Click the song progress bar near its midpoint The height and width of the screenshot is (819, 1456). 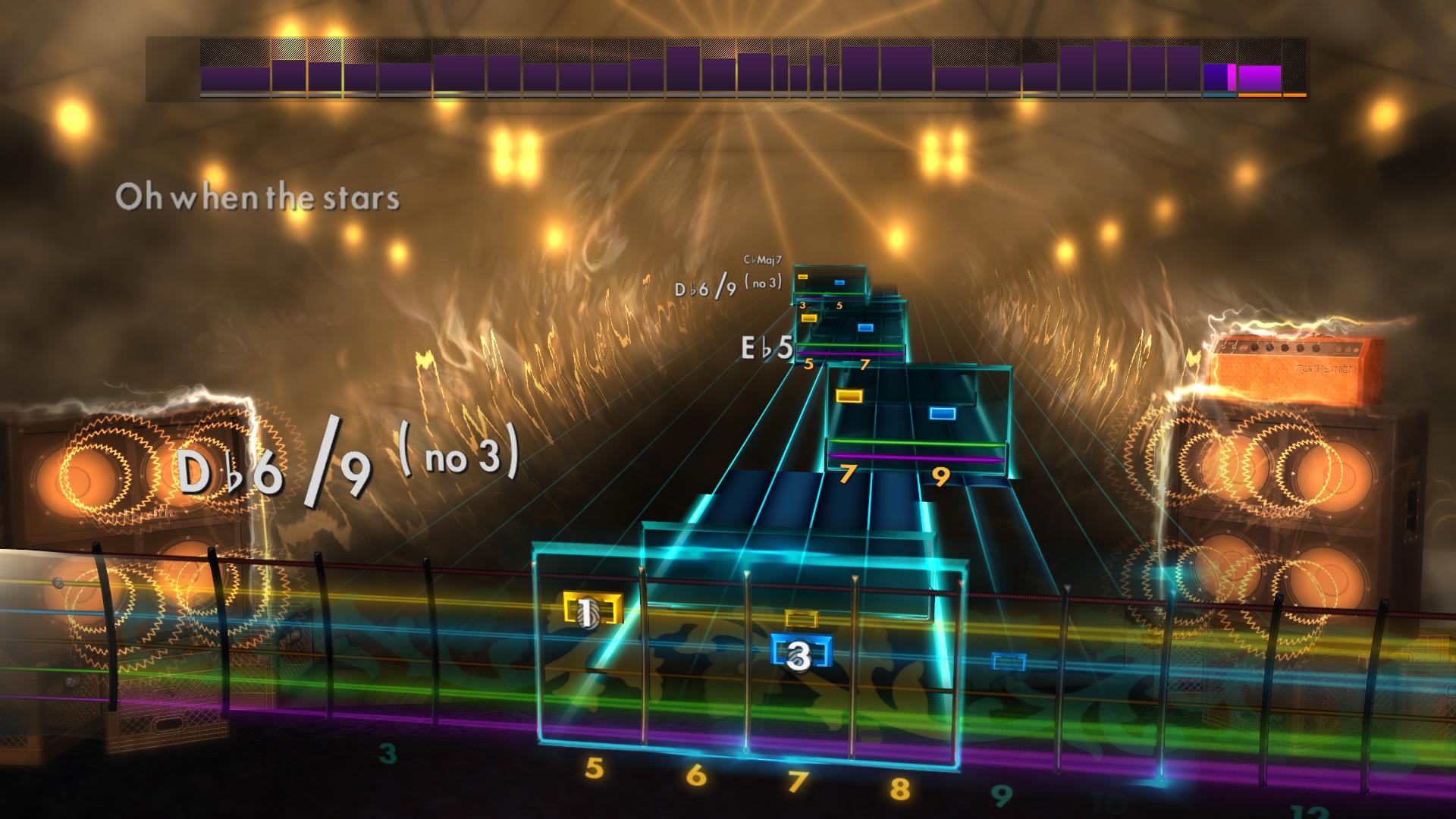tap(728, 68)
